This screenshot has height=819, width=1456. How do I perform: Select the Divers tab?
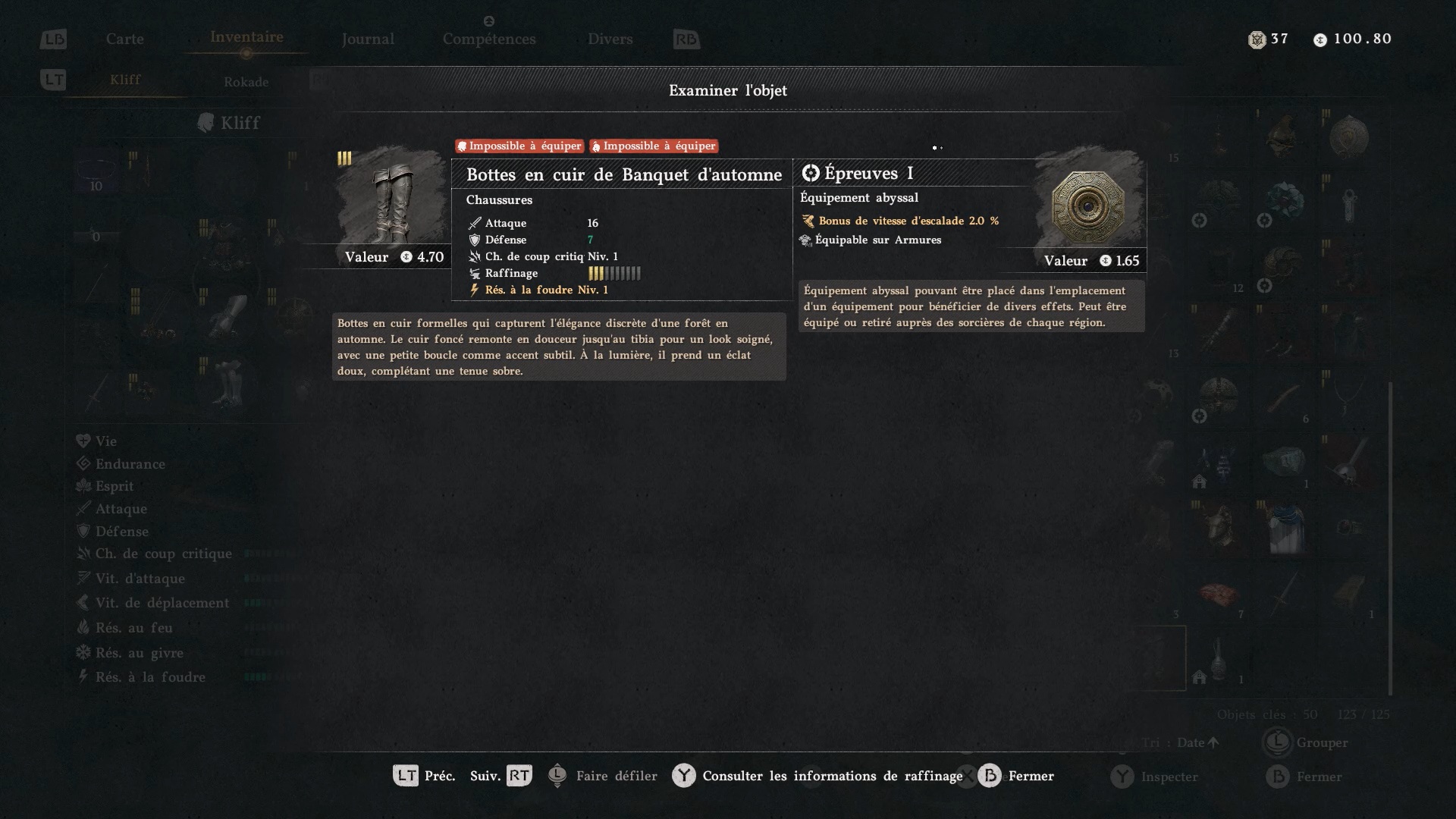(x=610, y=39)
